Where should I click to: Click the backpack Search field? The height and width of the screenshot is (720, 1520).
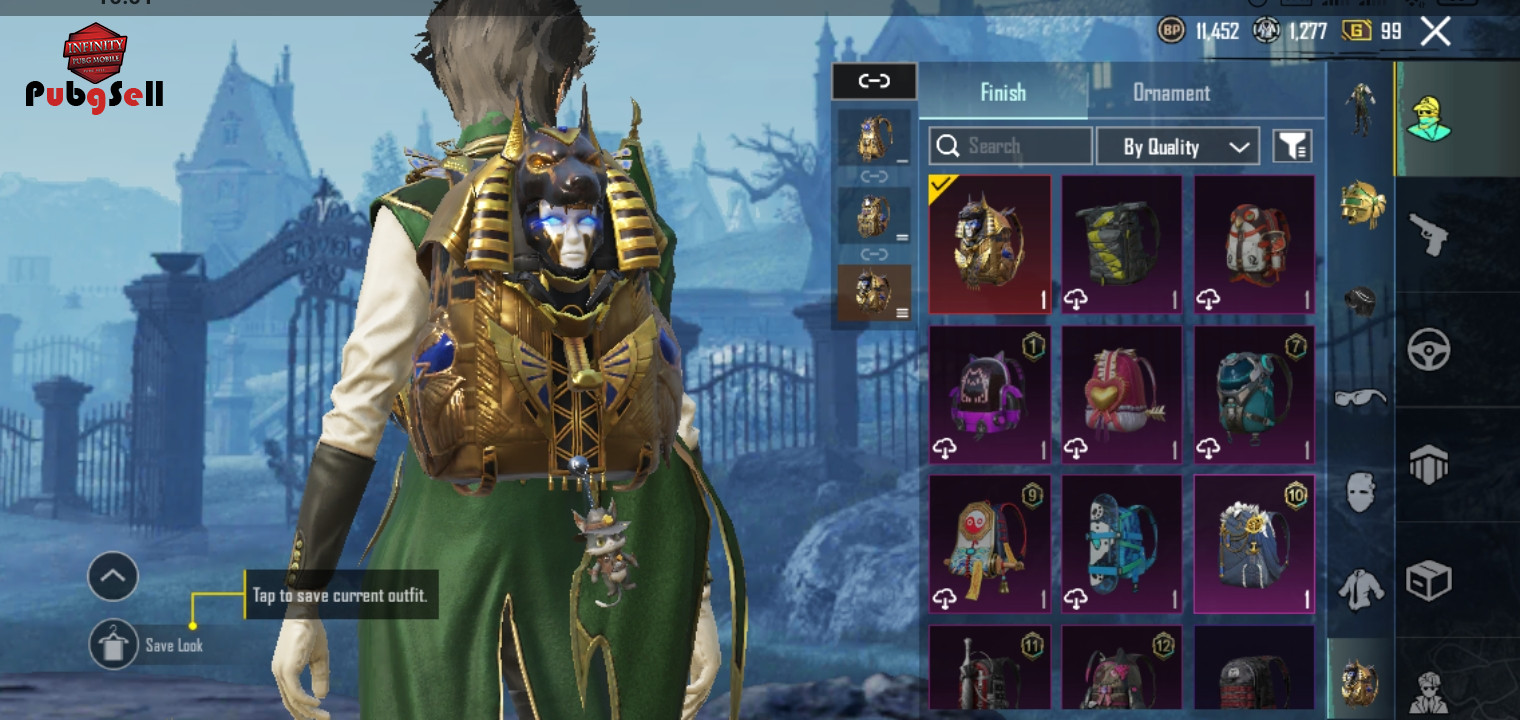coord(1011,147)
